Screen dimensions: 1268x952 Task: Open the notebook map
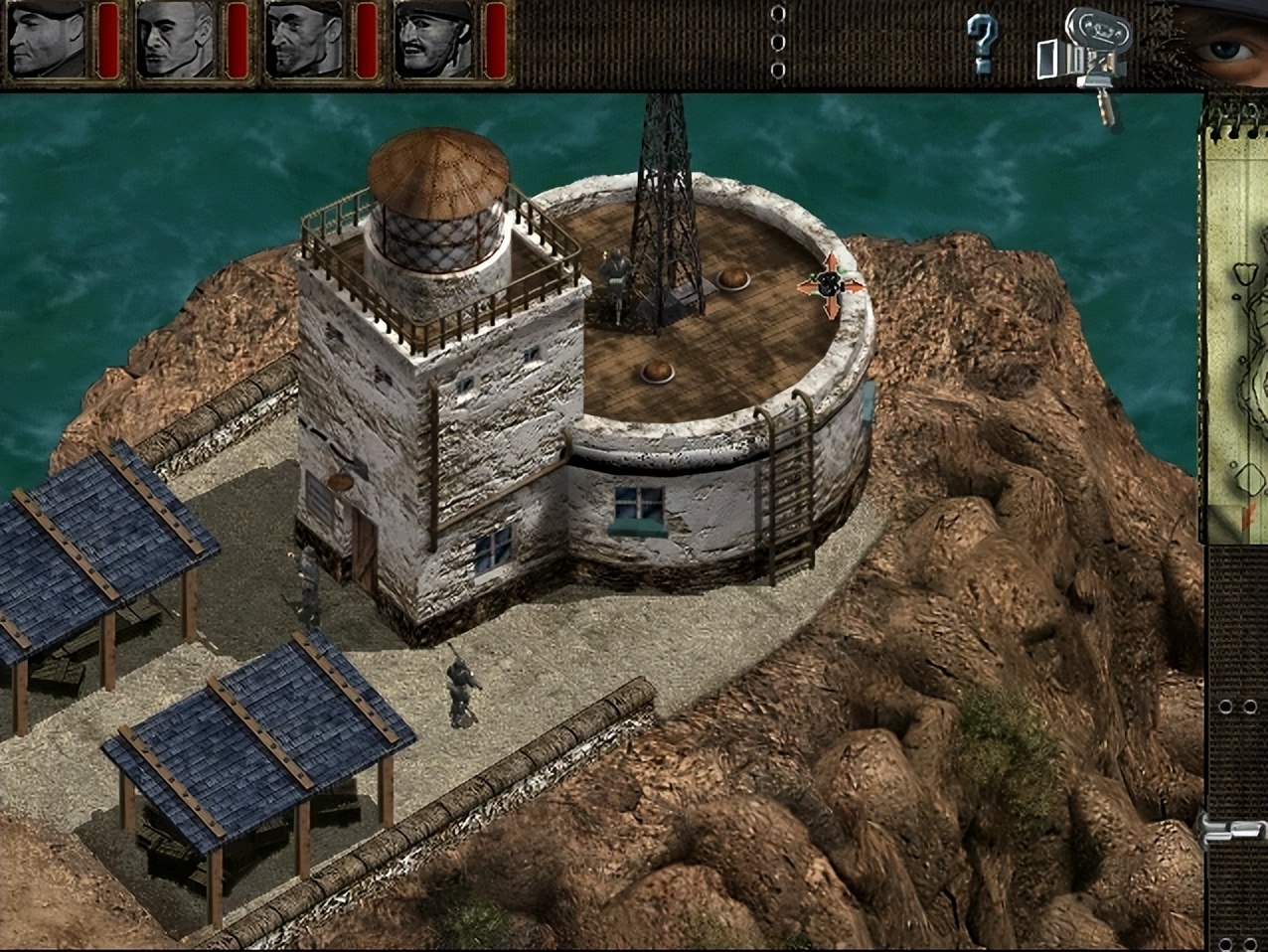click(1237, 328)
